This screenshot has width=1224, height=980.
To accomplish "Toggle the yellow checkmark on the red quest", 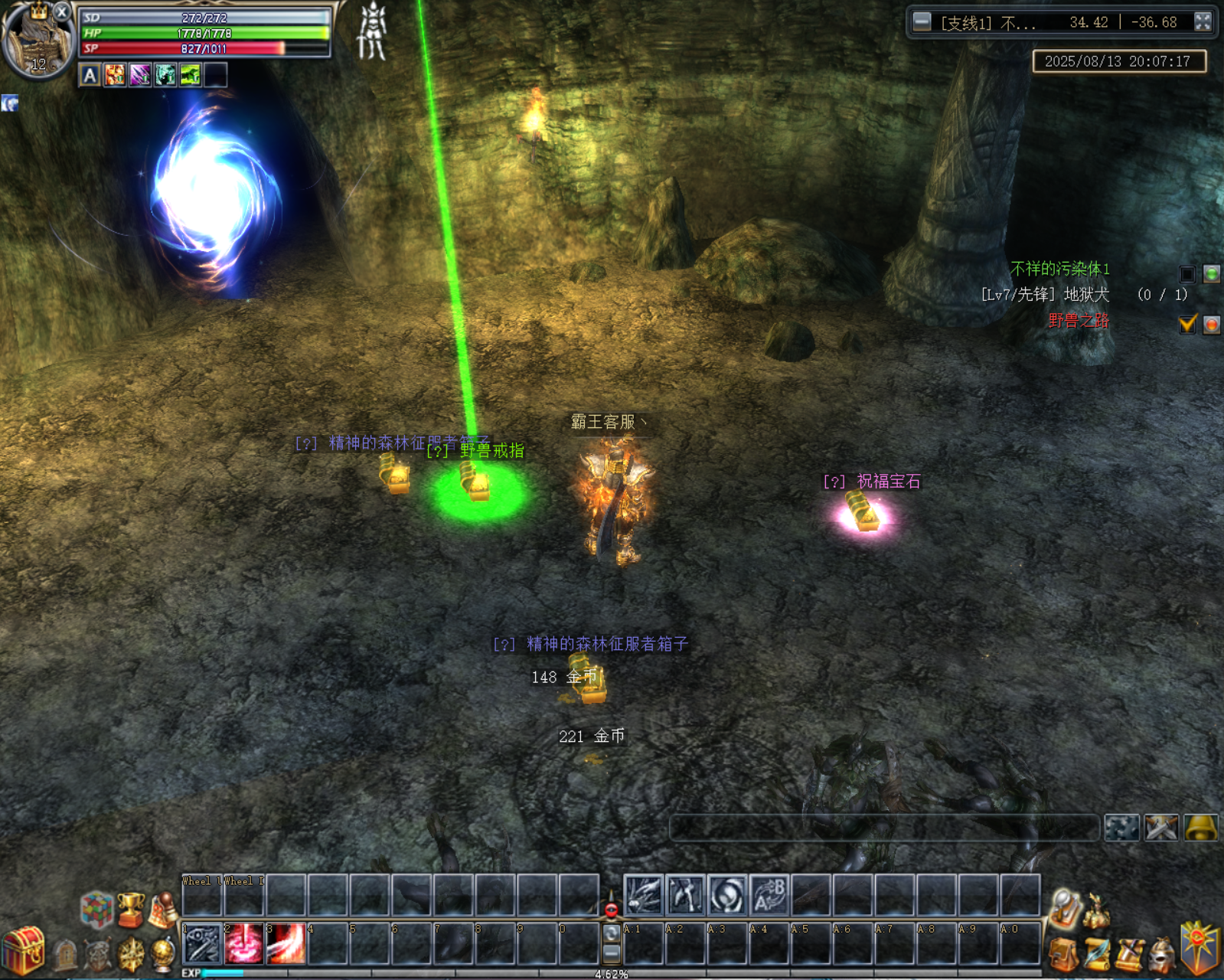I will coord(1187,324).
